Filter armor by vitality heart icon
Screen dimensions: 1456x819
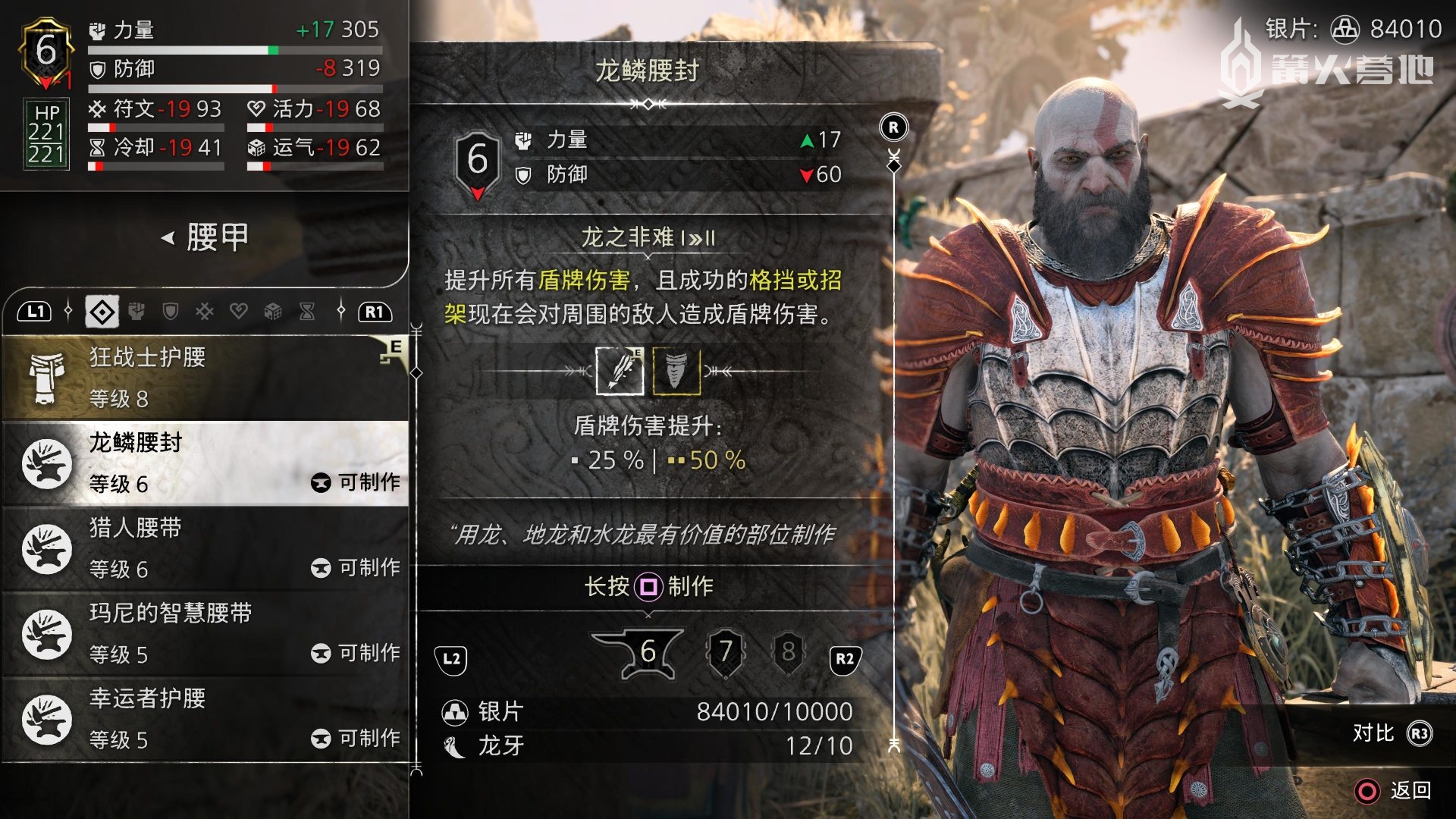click(239, 312)
